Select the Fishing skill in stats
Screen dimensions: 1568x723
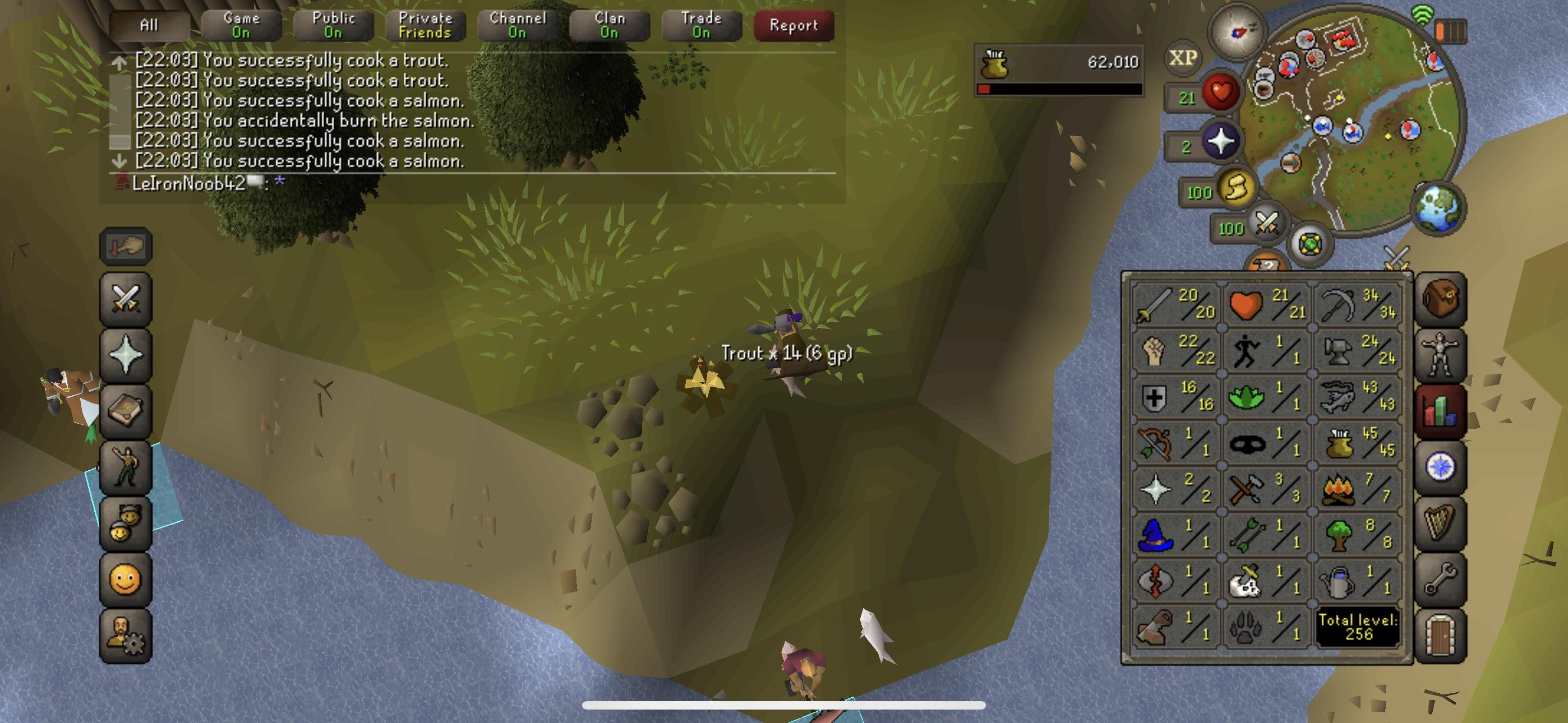[x=1358, y=396]
